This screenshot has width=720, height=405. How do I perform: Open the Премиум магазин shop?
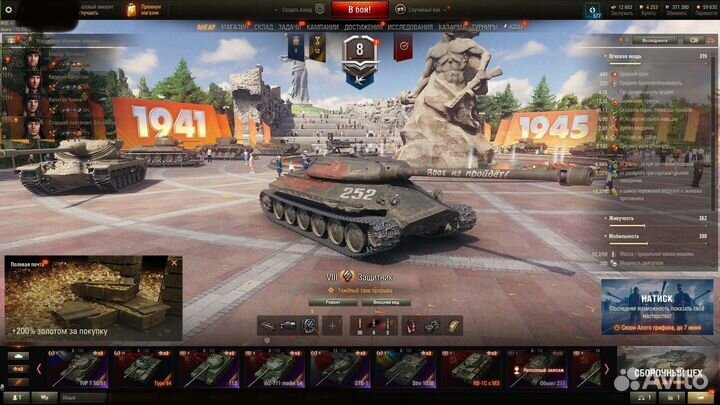click(146, 8)
